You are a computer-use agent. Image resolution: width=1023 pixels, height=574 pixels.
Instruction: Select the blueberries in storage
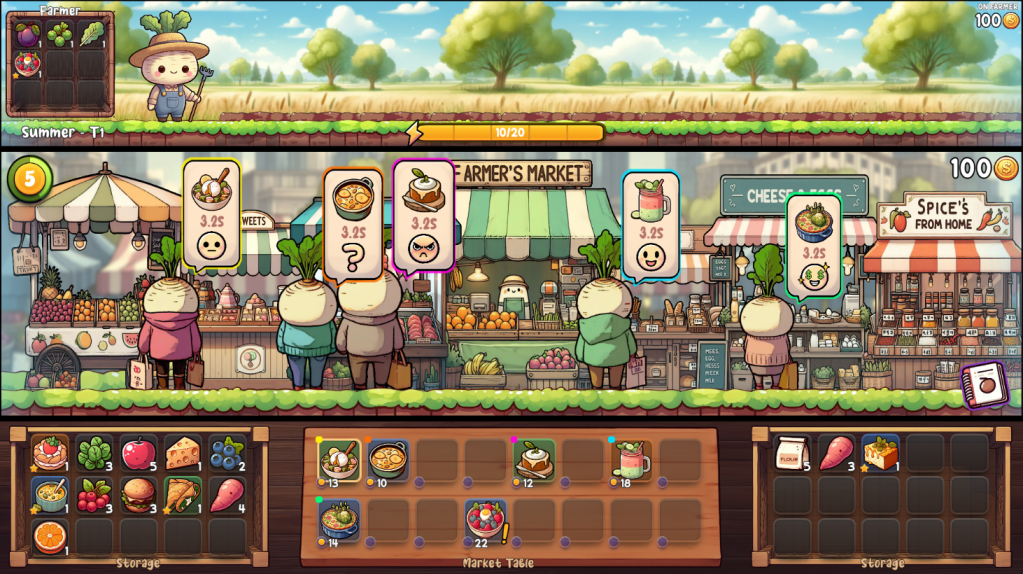coord(226,453)
